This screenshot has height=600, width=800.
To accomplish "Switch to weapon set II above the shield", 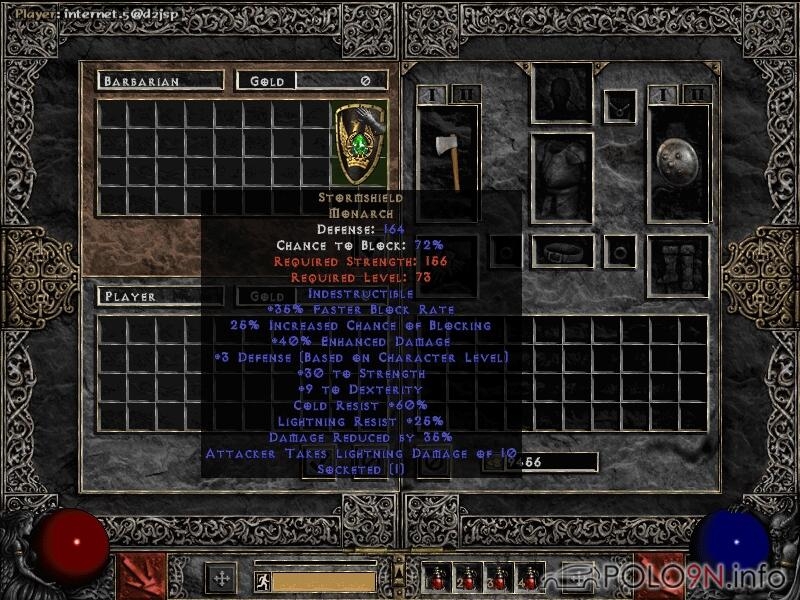I will [x=697, y=95].
